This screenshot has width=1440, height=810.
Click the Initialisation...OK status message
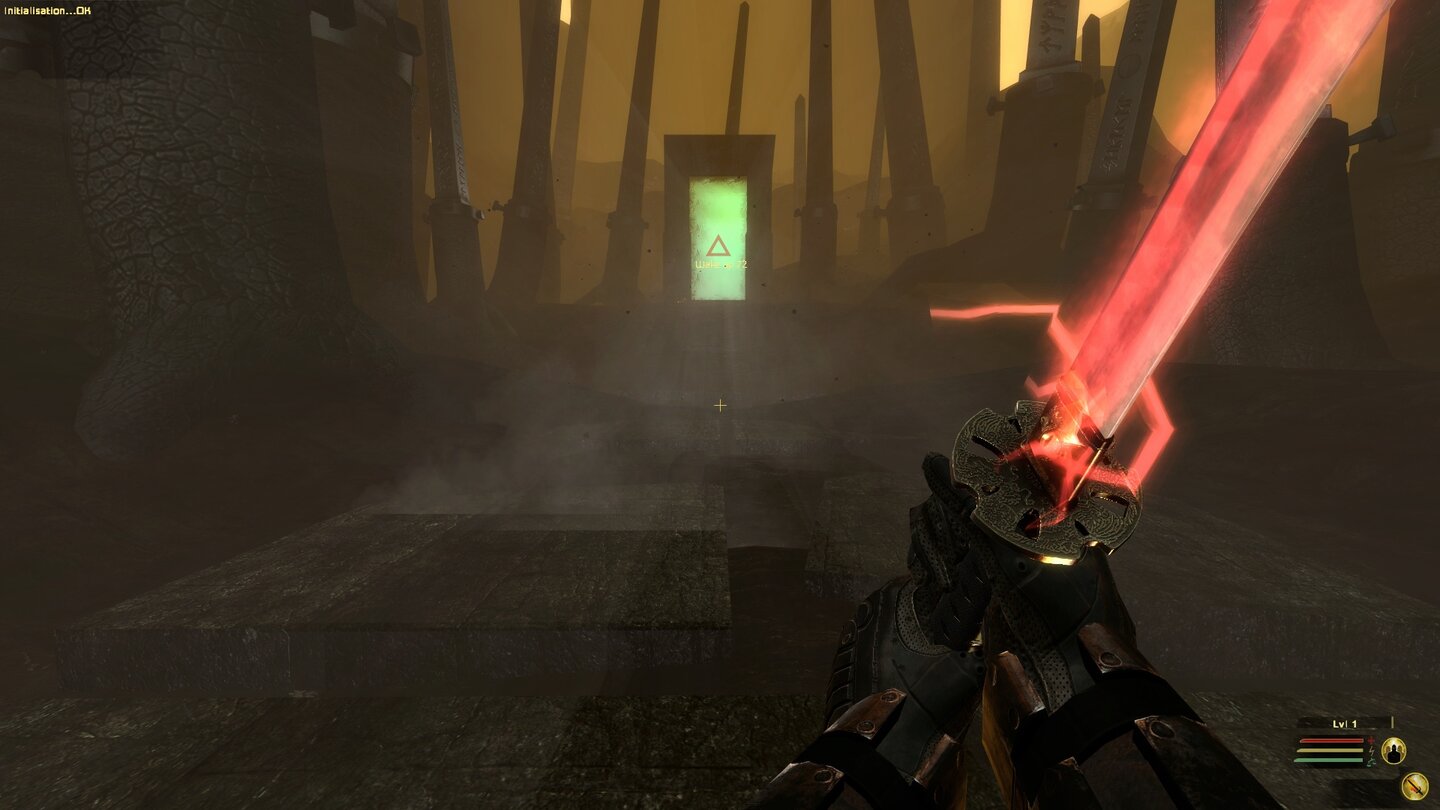(x=48, y=8)
